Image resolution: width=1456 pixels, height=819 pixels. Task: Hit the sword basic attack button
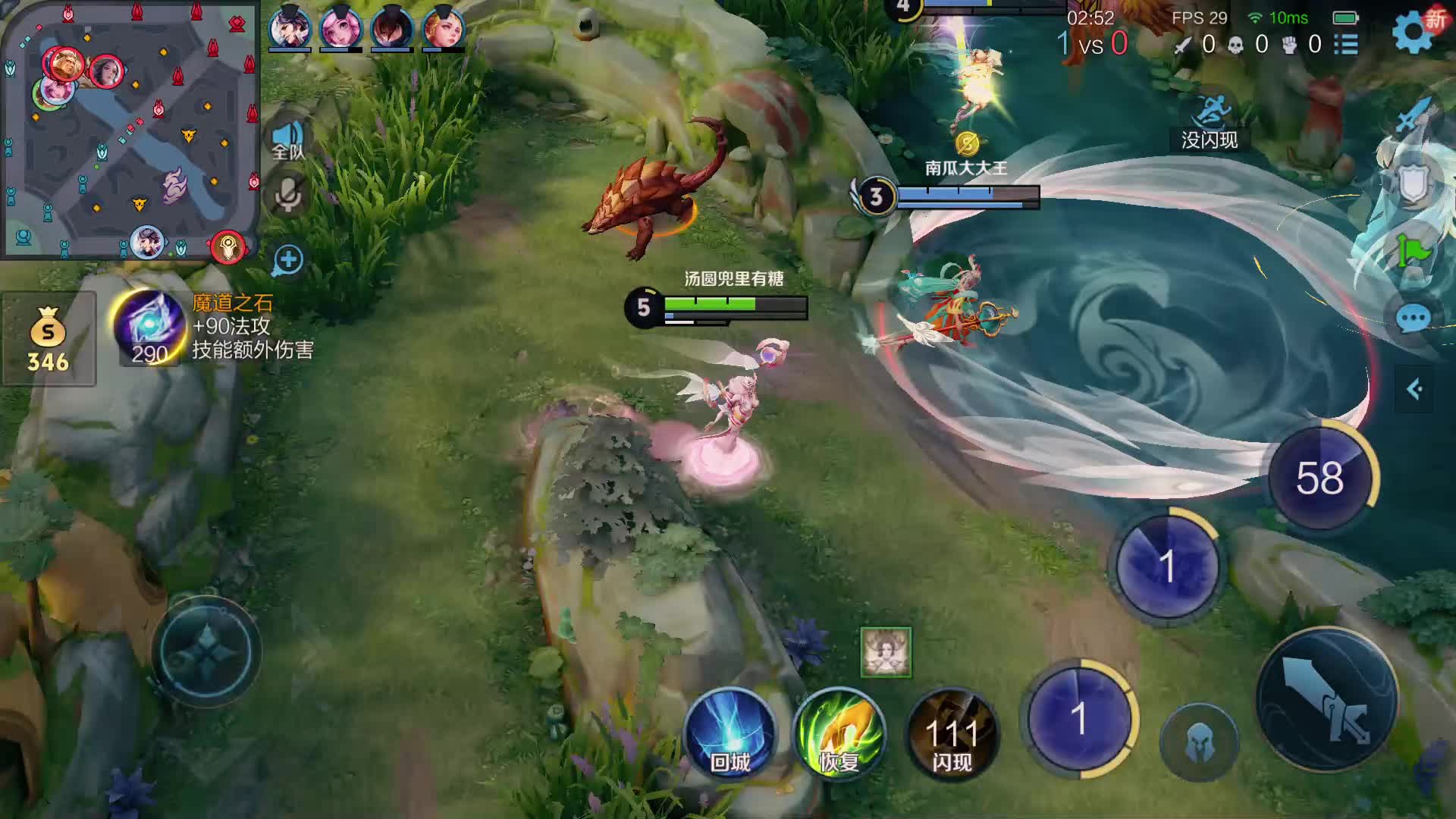pyautogui.click(x=1327, y=699)
